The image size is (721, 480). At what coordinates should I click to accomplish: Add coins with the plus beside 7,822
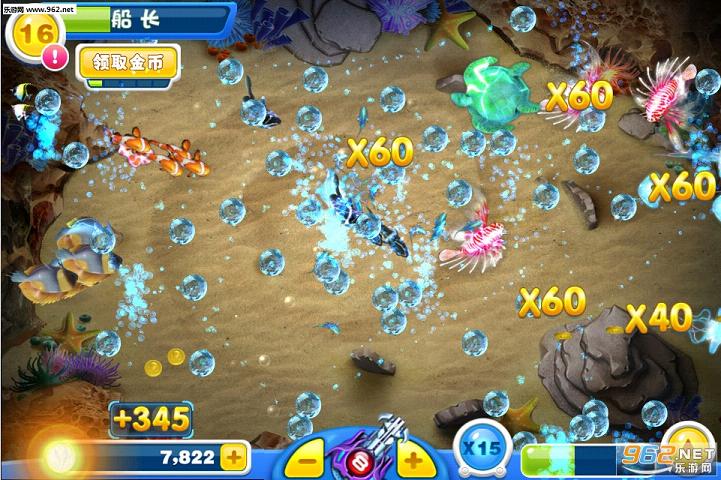235,458
